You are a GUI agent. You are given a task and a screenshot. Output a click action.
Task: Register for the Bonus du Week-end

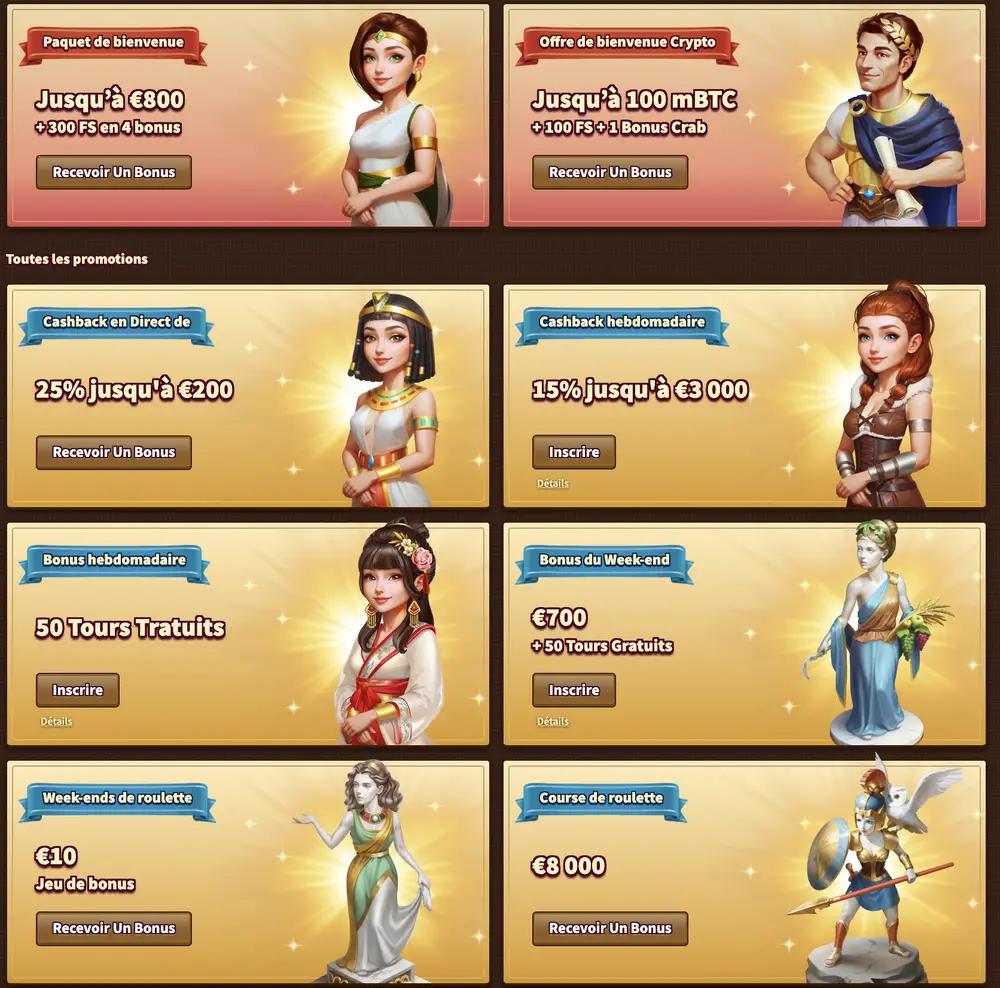click(x=573, y=690)
